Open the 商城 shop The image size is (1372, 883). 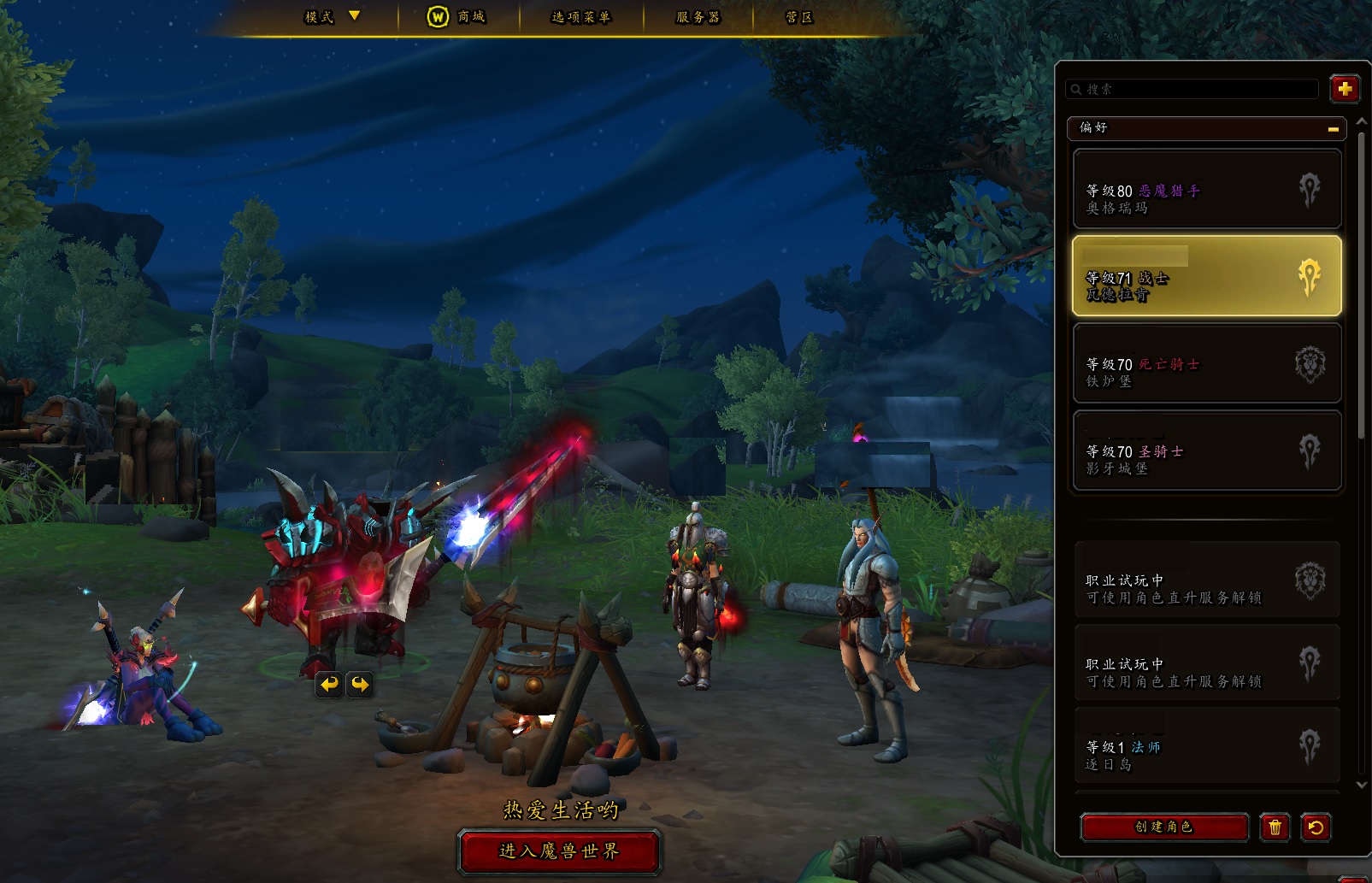[457, 17]
